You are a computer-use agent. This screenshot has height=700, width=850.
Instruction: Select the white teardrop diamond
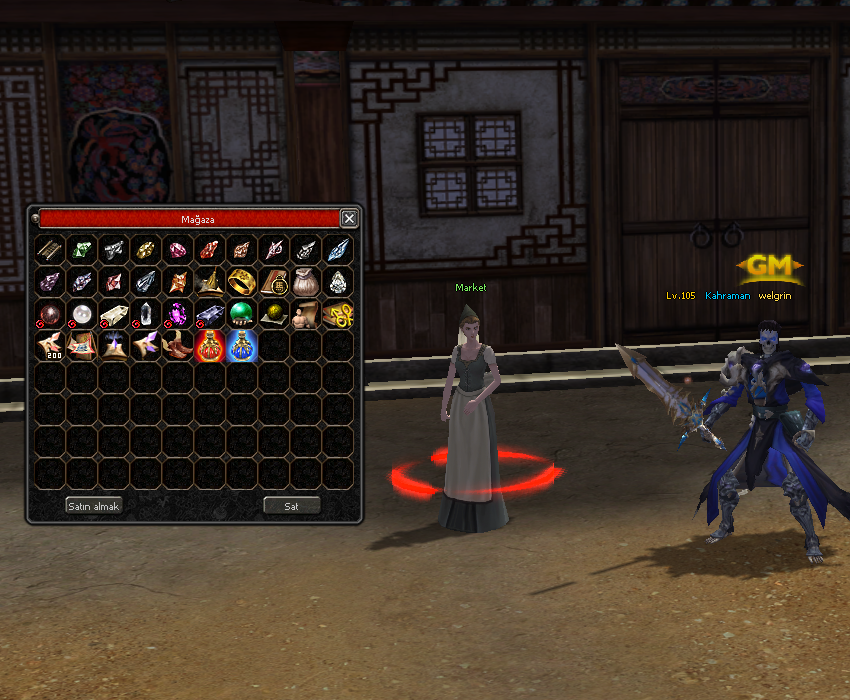coord(337,282)
